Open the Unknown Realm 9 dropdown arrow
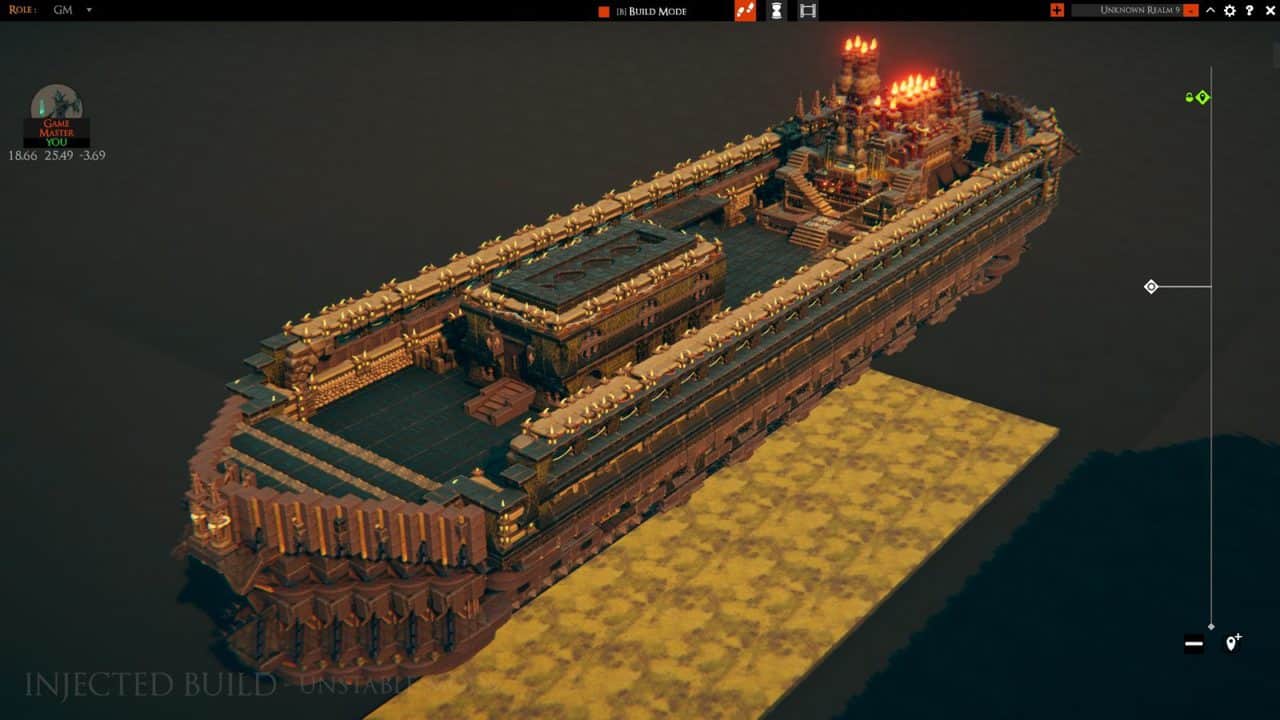The image size is (1280, 720). click(1189, 11)
